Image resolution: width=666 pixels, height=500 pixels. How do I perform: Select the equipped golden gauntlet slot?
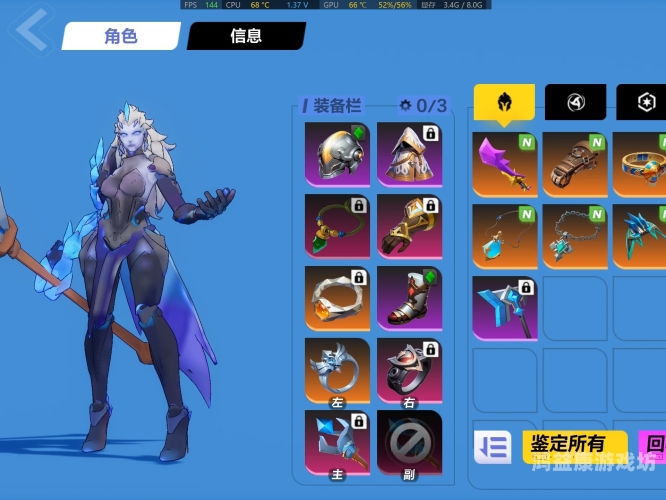[409, 226]
